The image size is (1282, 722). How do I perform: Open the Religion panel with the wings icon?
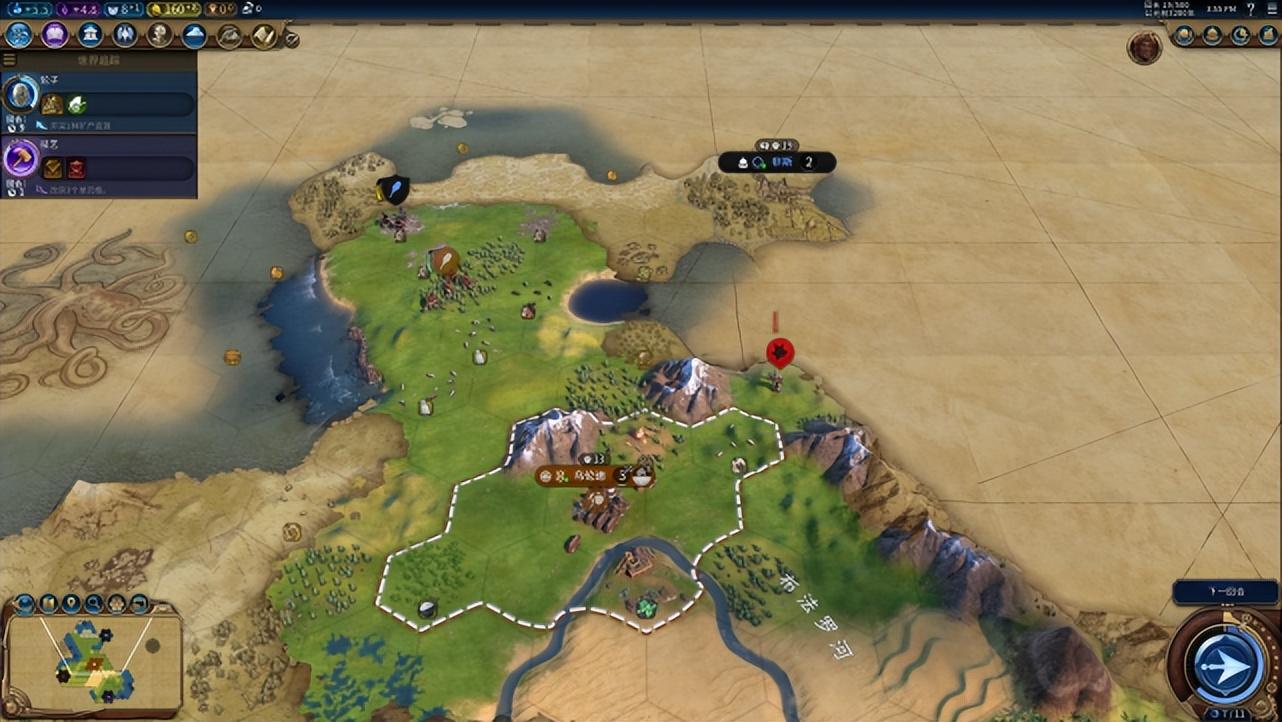point(125,35)
